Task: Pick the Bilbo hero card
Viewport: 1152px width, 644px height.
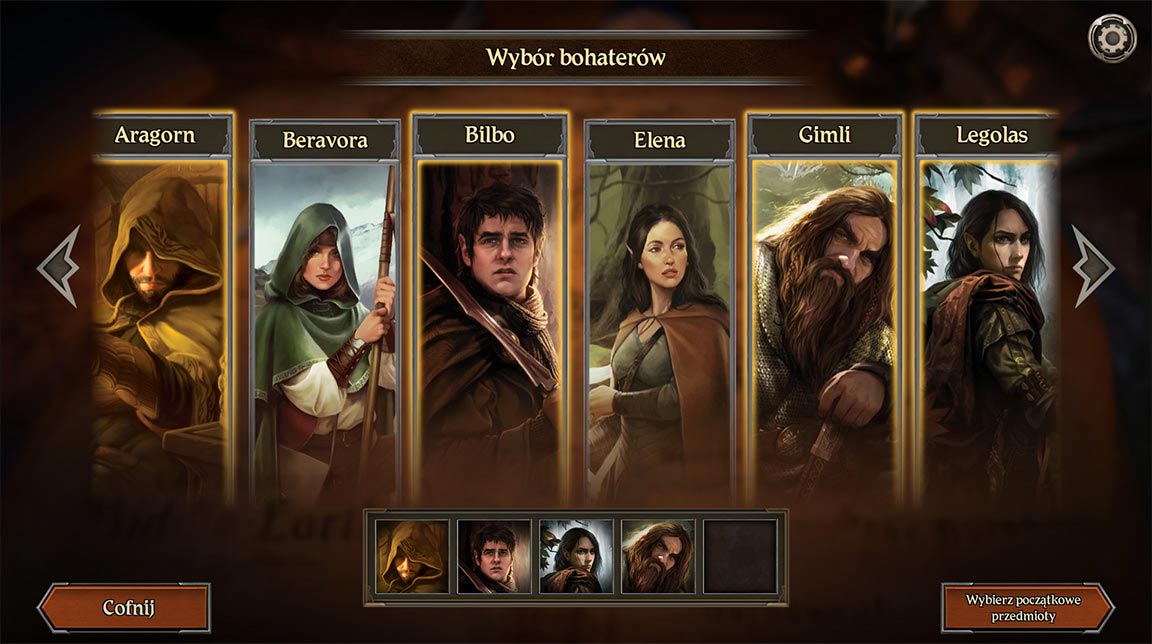Action: [x=490, y=310]
